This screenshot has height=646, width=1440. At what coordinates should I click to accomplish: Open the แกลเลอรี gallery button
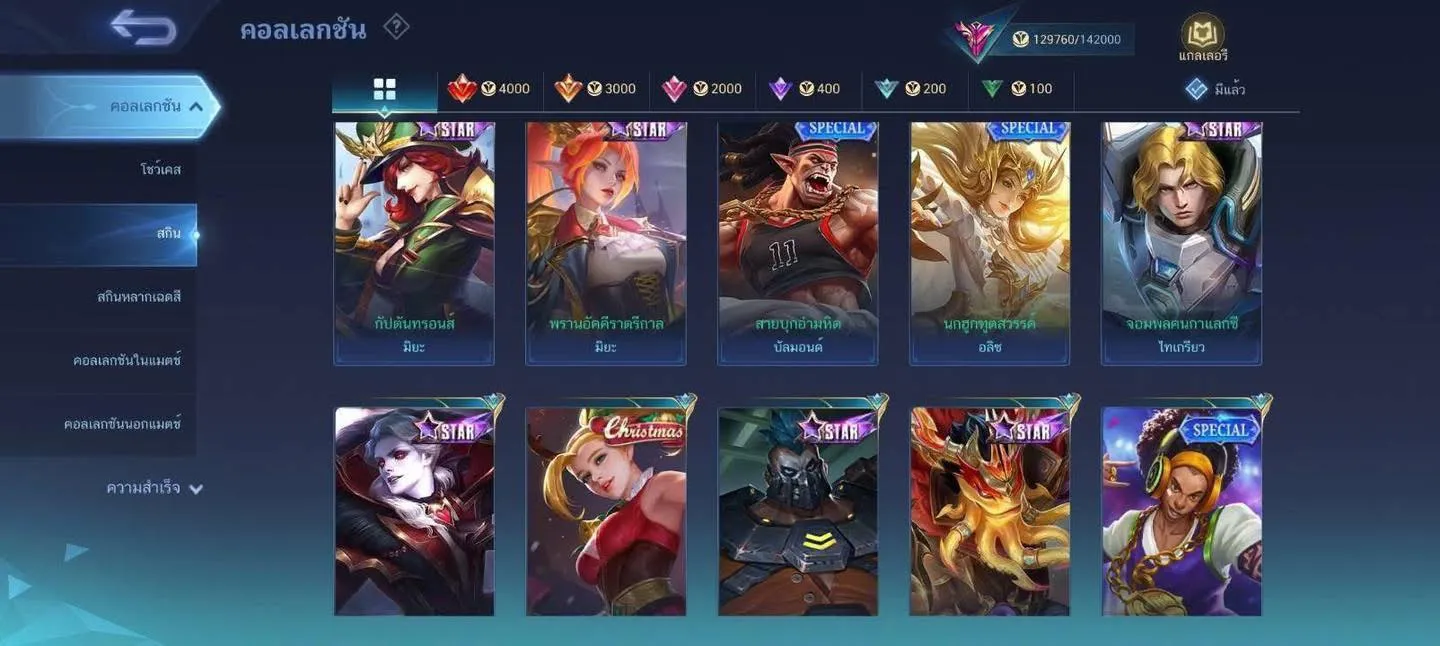(x=1202, y=39)
